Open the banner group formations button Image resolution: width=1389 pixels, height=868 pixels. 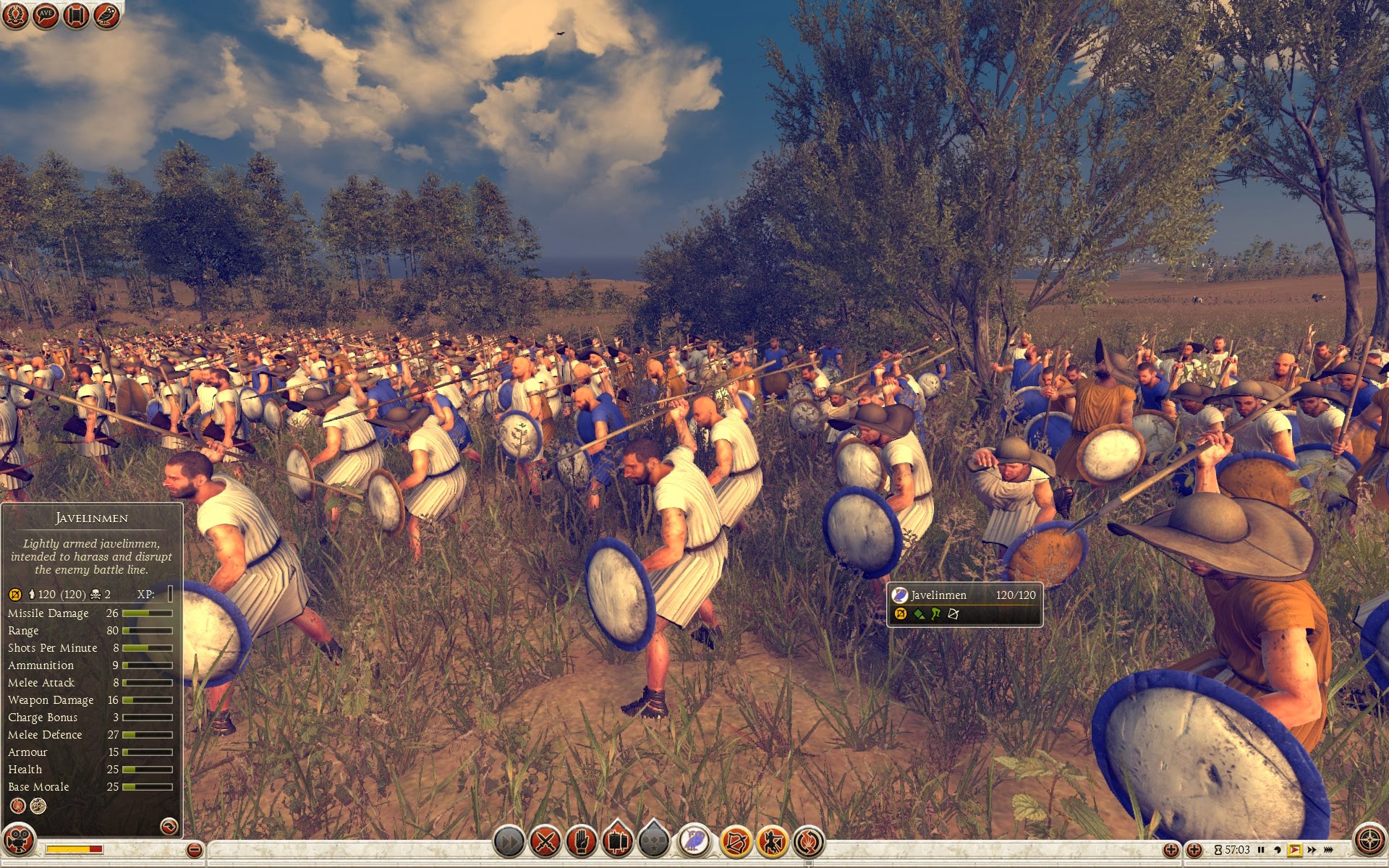[617, 841]
